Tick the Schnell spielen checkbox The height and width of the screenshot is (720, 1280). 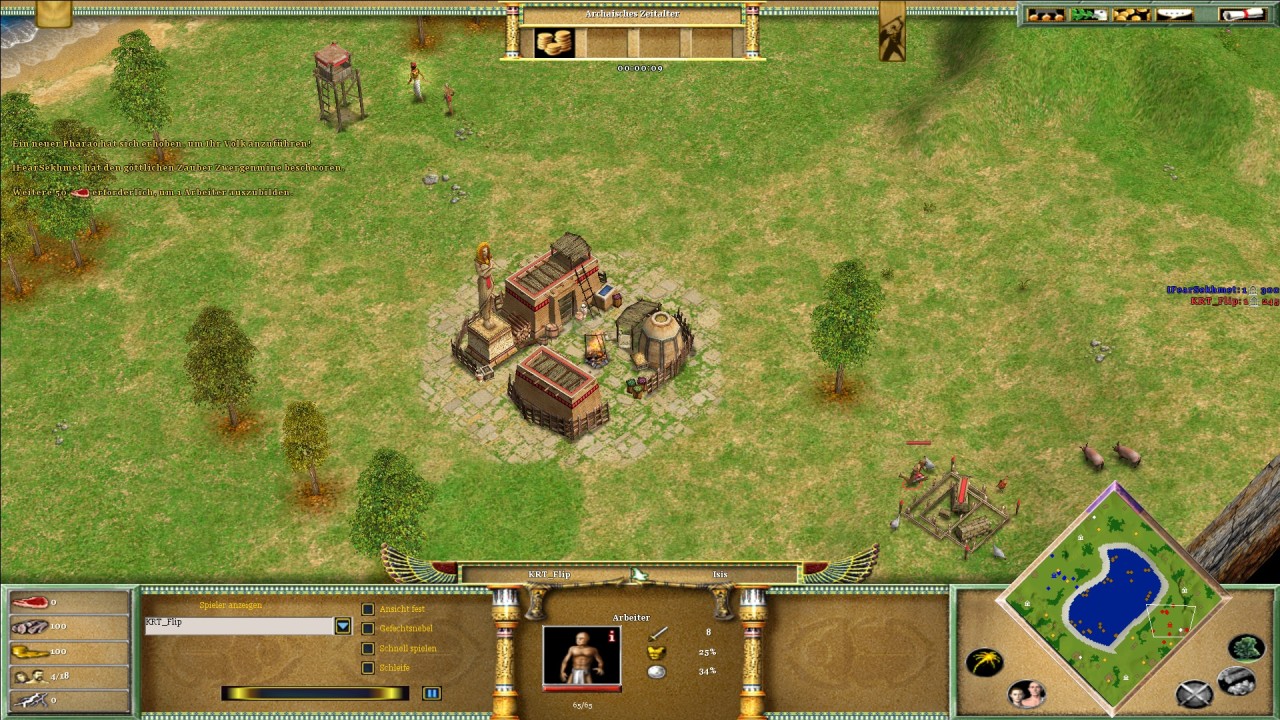tap(368, 648)
